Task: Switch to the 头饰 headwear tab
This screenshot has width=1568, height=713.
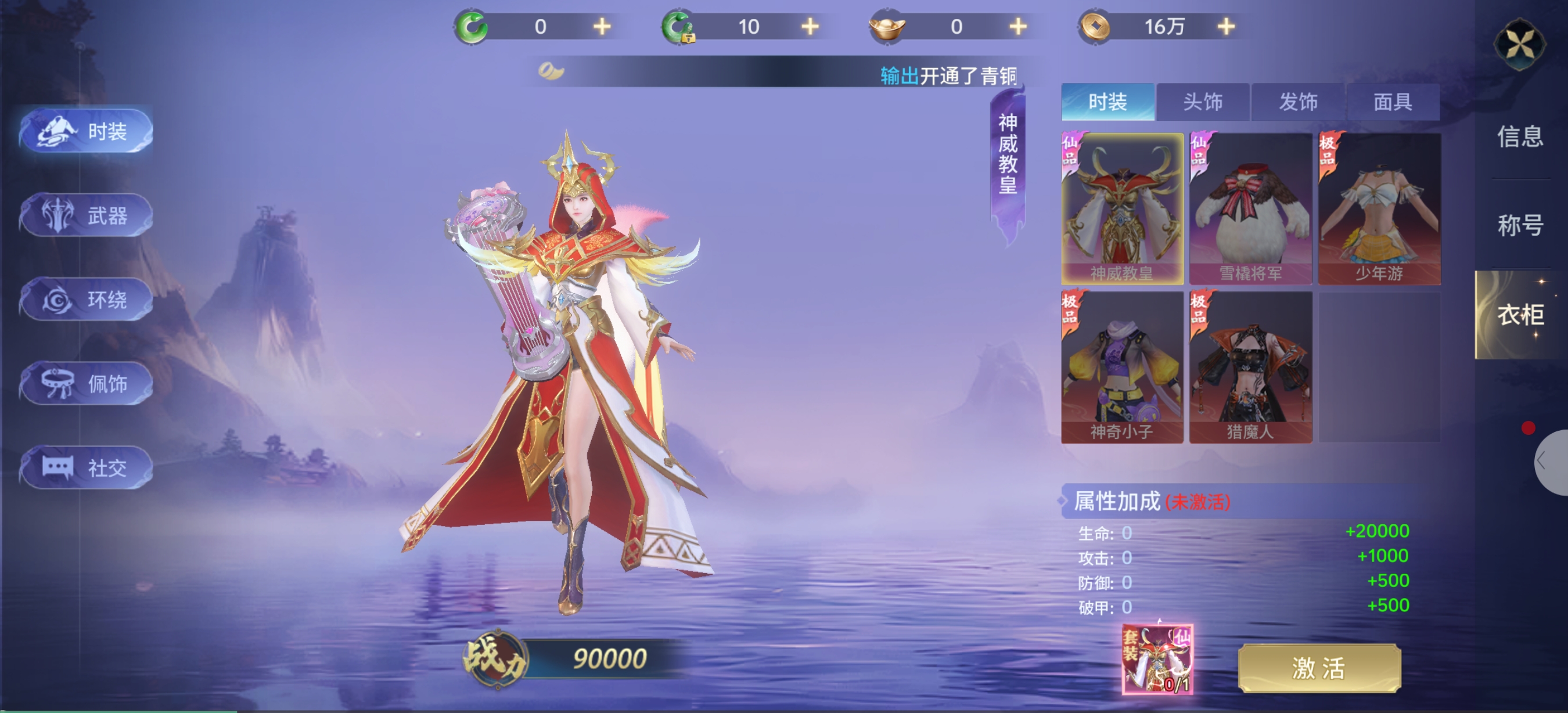Action: (x=1202, y=102)
